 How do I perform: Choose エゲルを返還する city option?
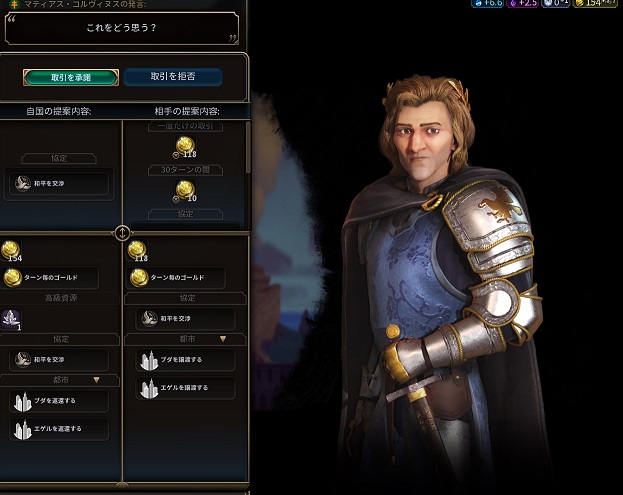click(x=60, y=428)
